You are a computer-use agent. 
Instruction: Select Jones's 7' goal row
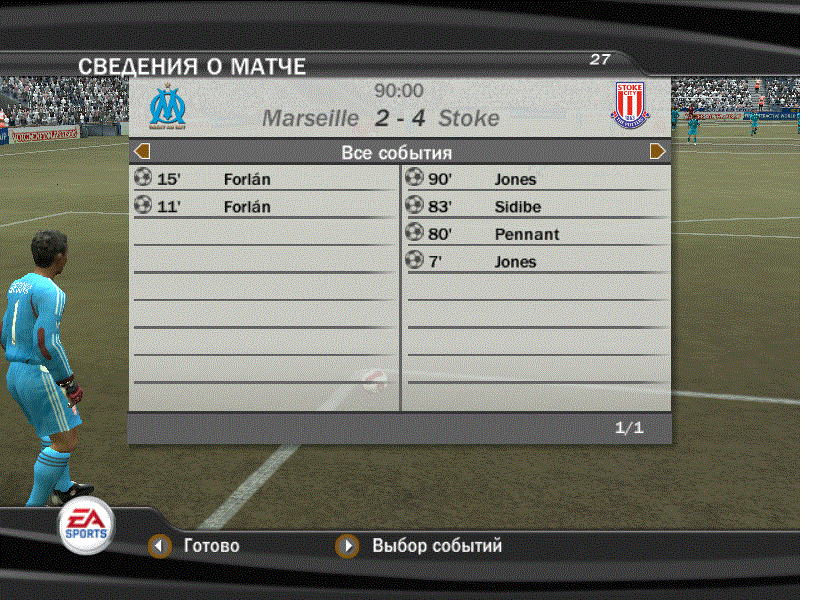pyautogui.click(x=536, y=262)
